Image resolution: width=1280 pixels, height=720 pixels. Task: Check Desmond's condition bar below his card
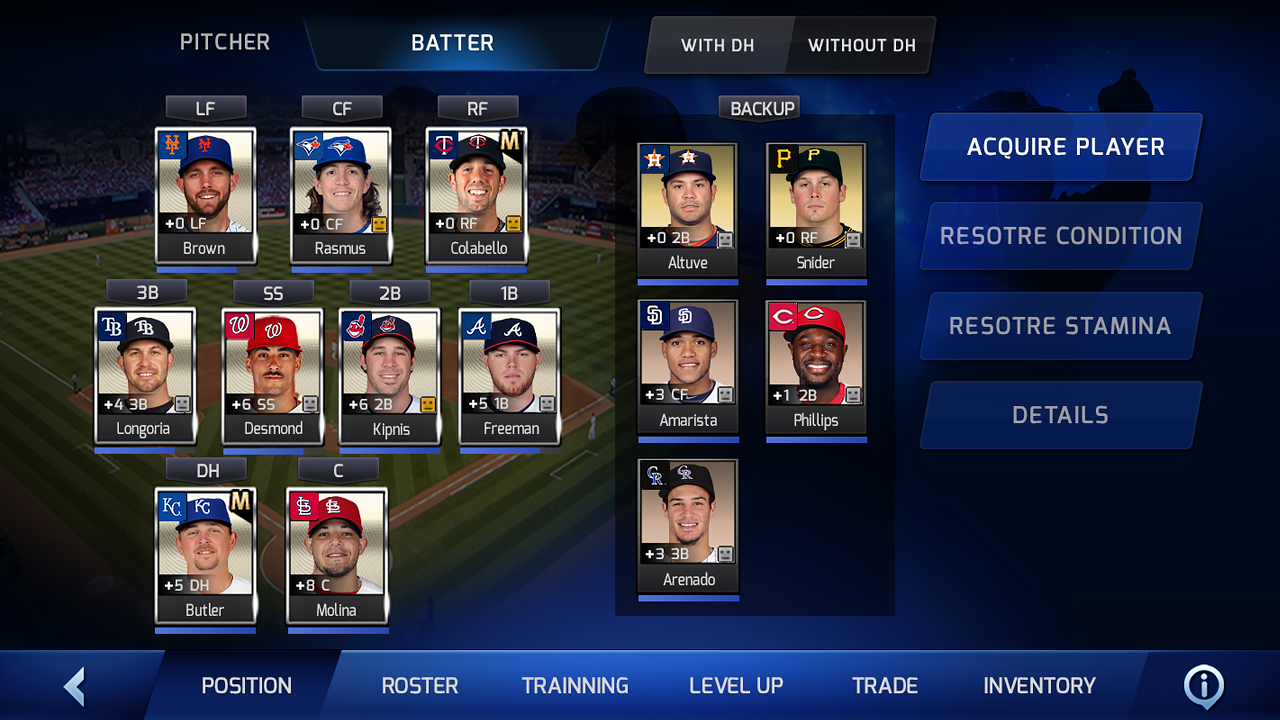[x=272, y=452]
